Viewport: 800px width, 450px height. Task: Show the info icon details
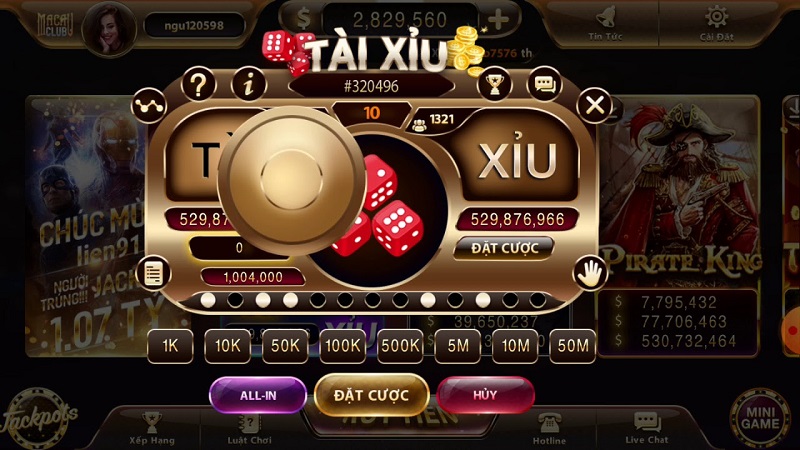(x=248, y=83)
